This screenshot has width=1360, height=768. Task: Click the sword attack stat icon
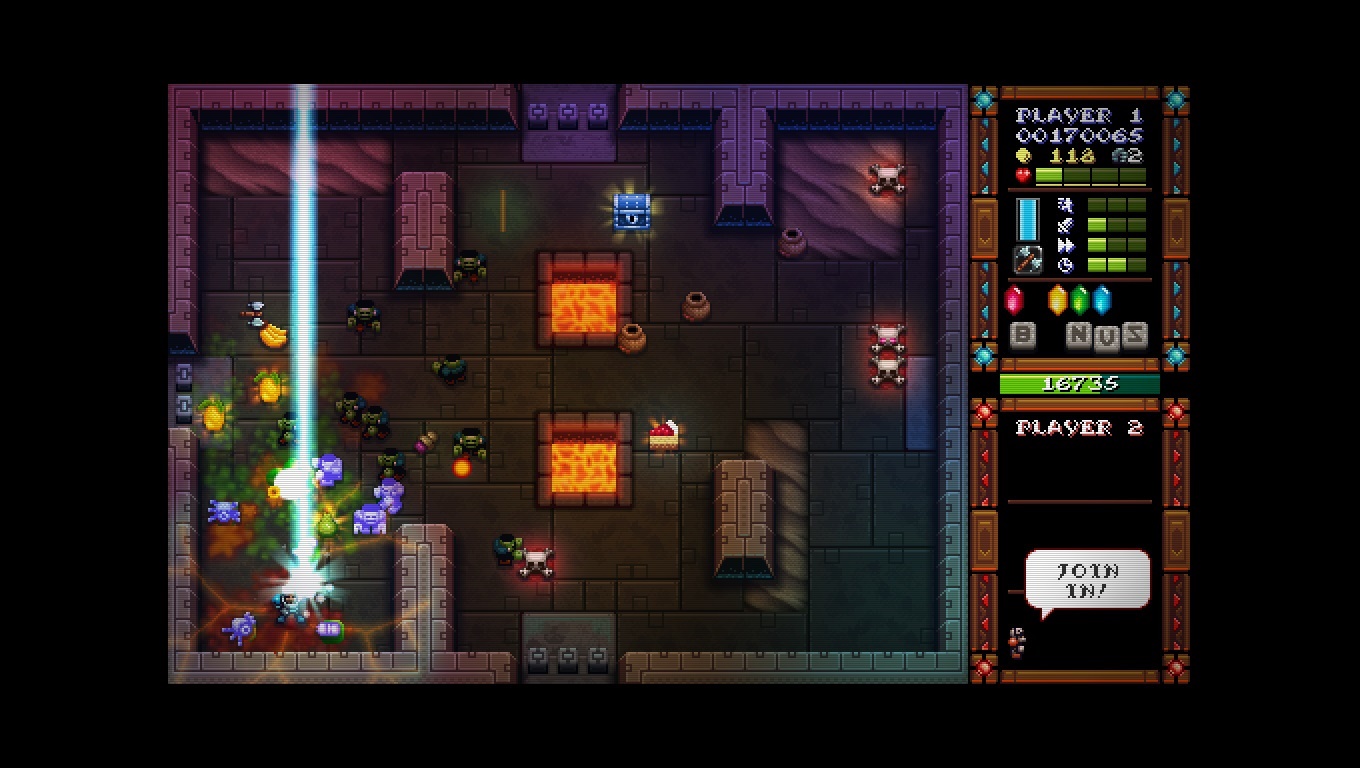(1065, 225)
